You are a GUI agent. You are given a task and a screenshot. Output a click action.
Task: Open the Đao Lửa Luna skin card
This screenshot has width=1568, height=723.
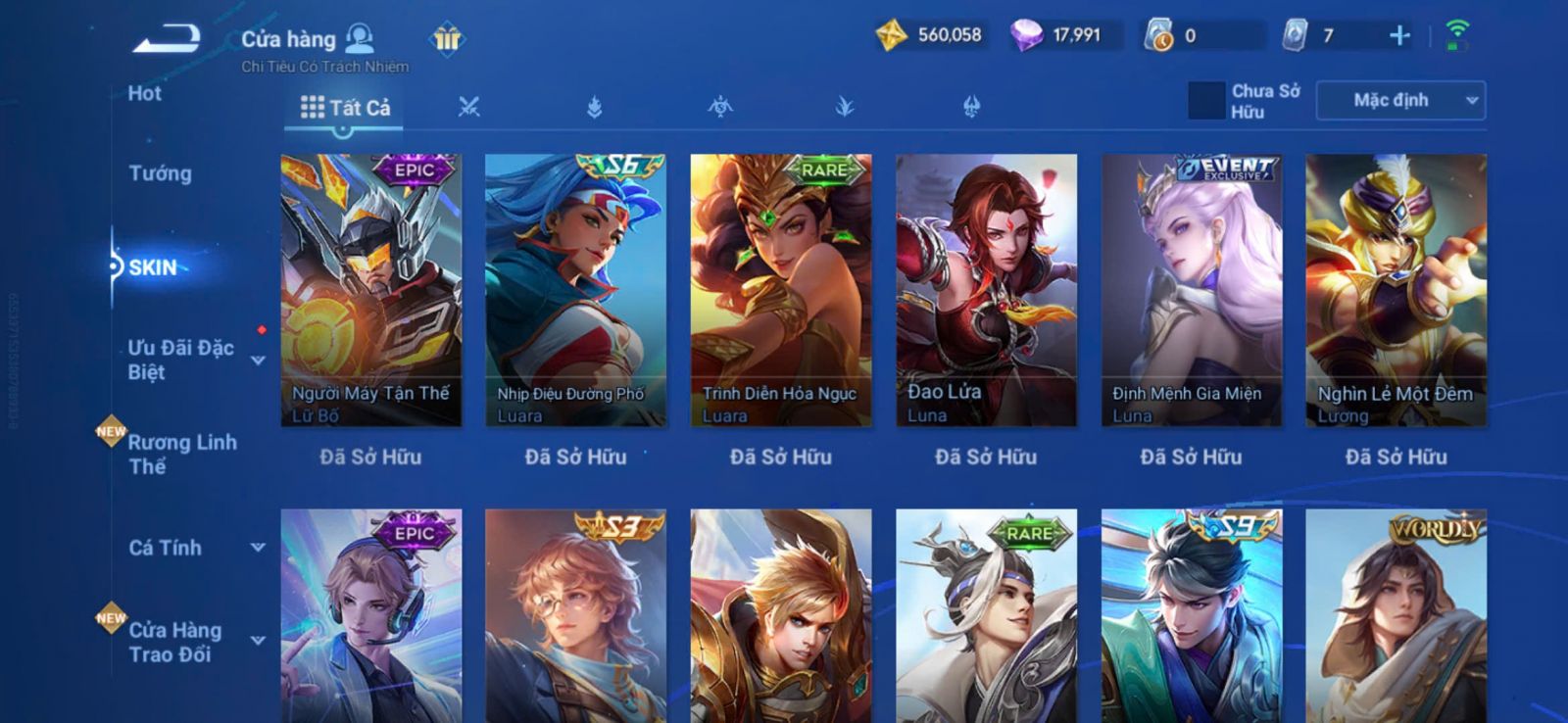click(986, 290)
